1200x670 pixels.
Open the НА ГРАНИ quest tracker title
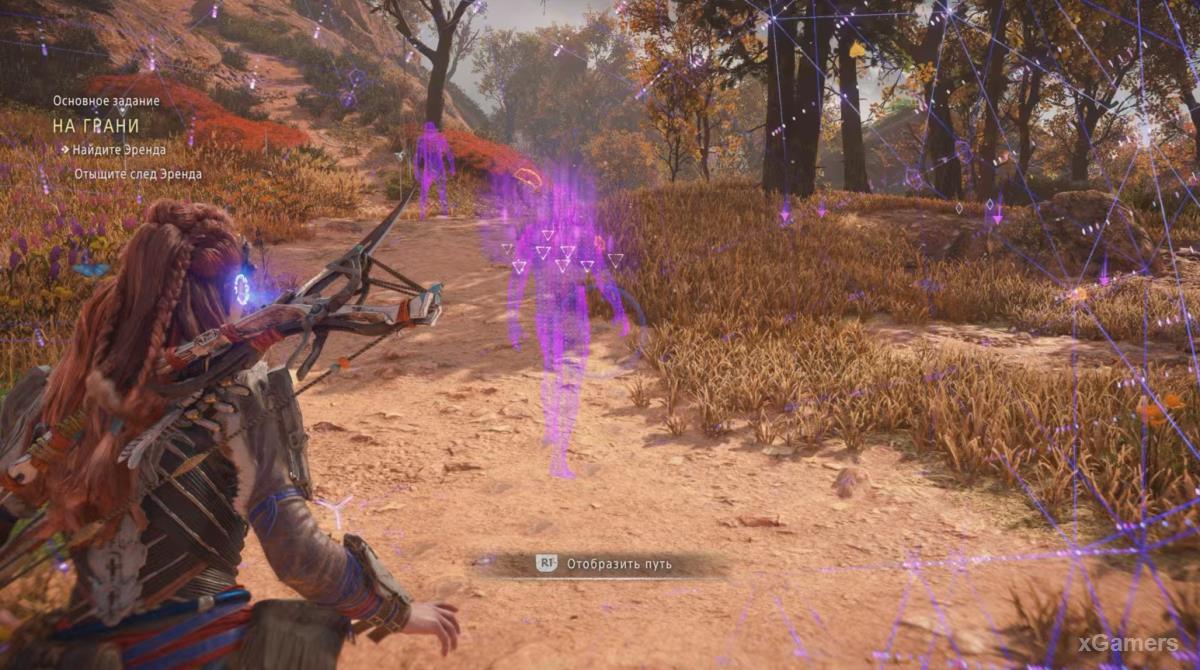click(x=96, y=126)
